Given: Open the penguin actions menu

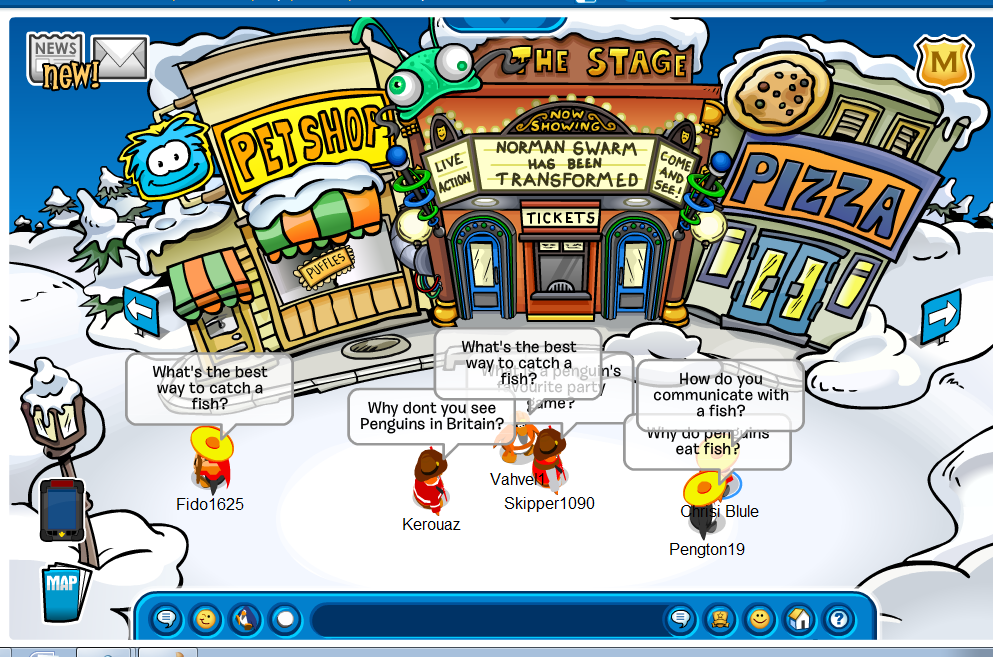Looking at the screenshot, I should pyautogui.click(x=244, y=620).
